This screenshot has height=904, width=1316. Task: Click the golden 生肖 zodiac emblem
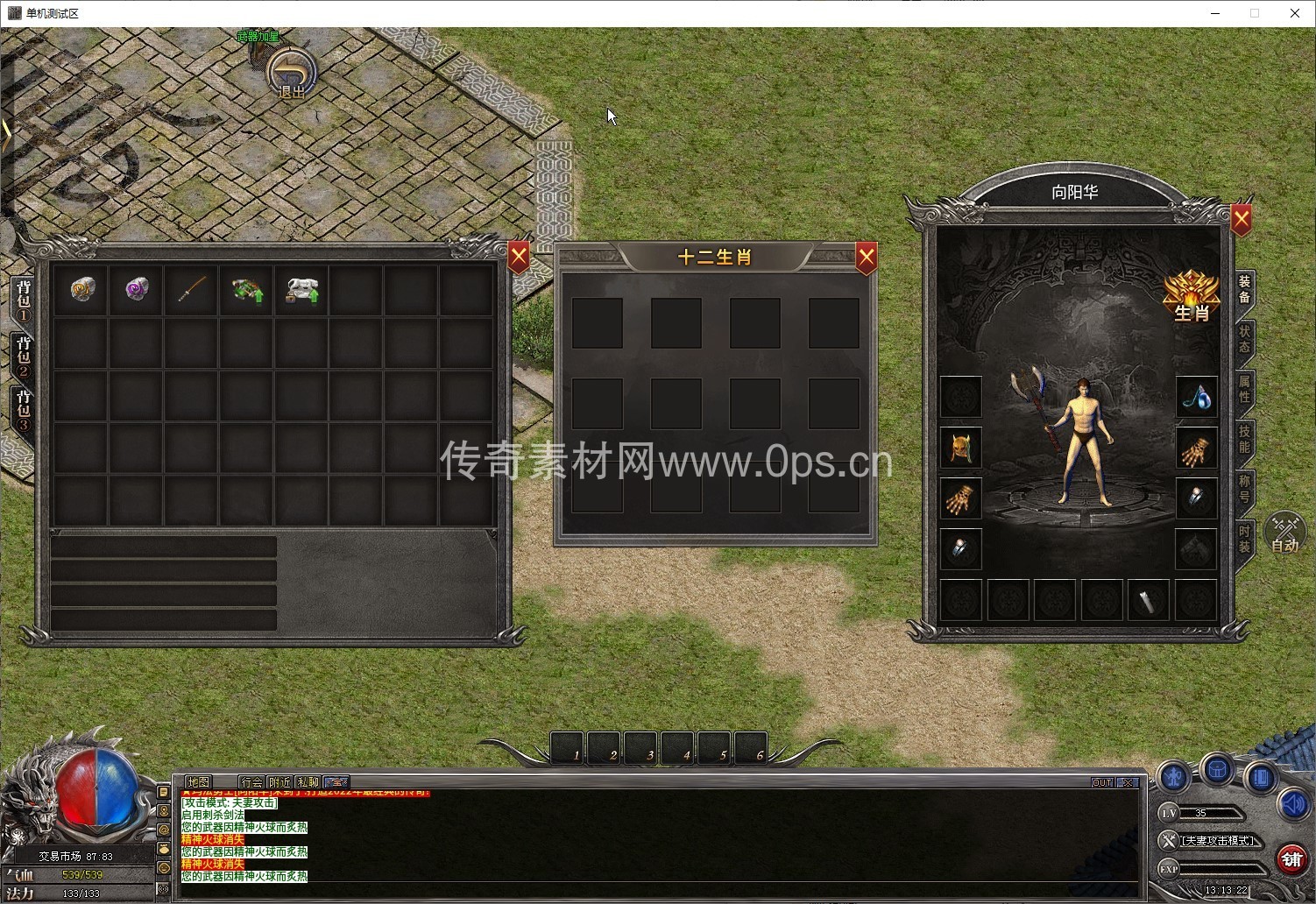1191,296
